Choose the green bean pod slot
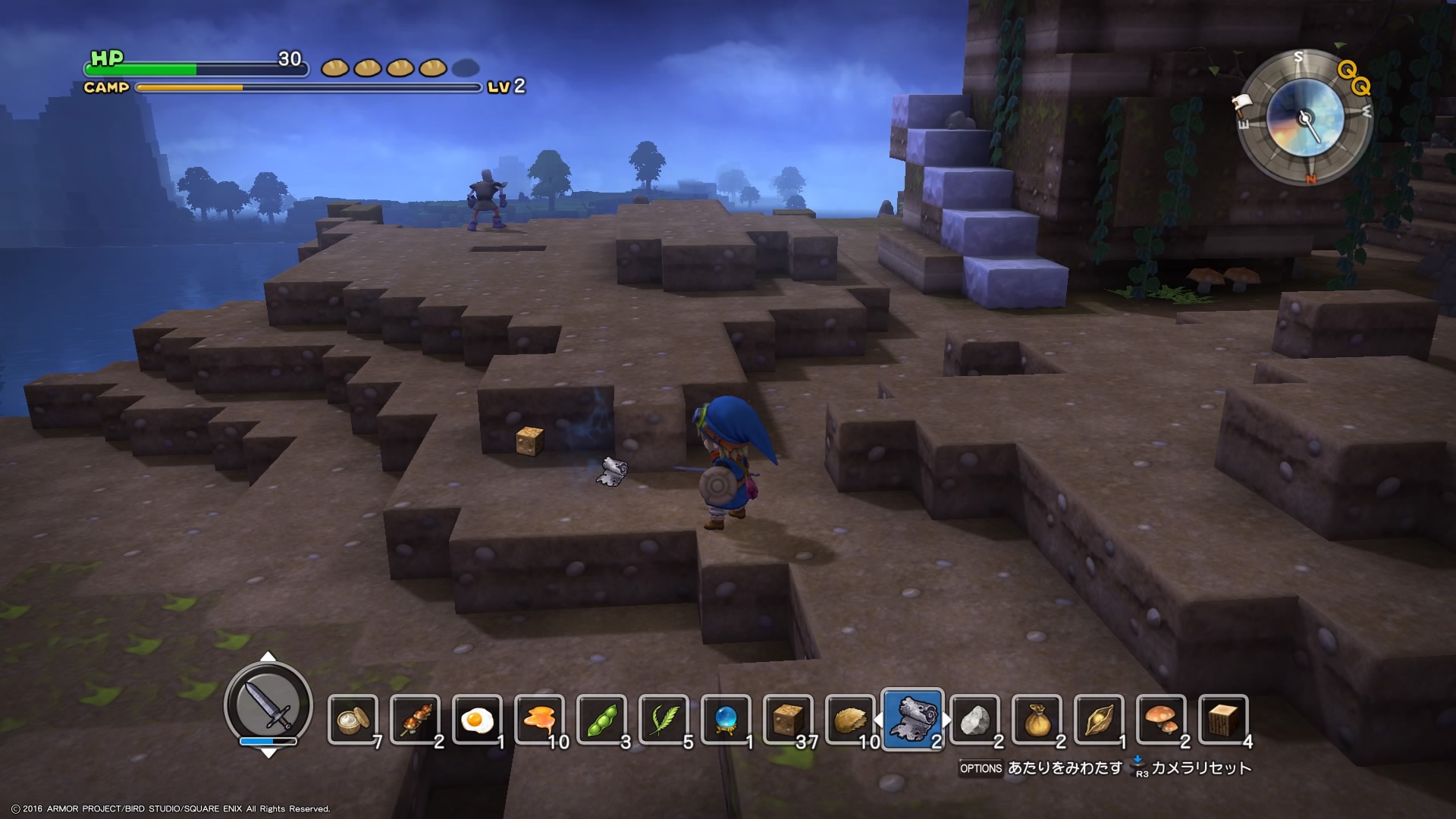 point(601,720)
